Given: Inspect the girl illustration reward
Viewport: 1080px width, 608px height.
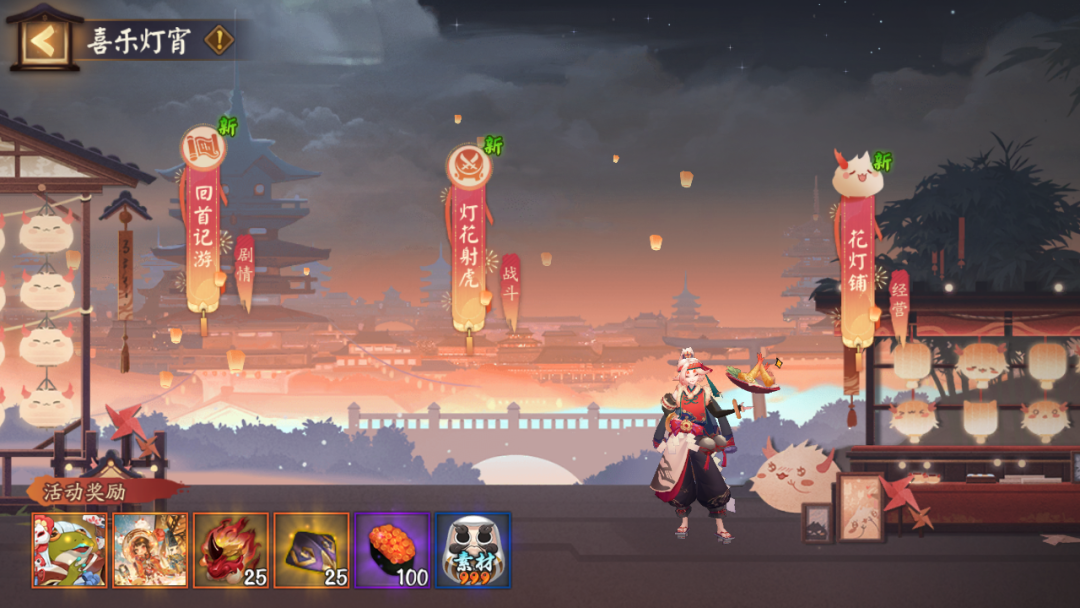Looking at the screenshot, I should tap(150, 550).
